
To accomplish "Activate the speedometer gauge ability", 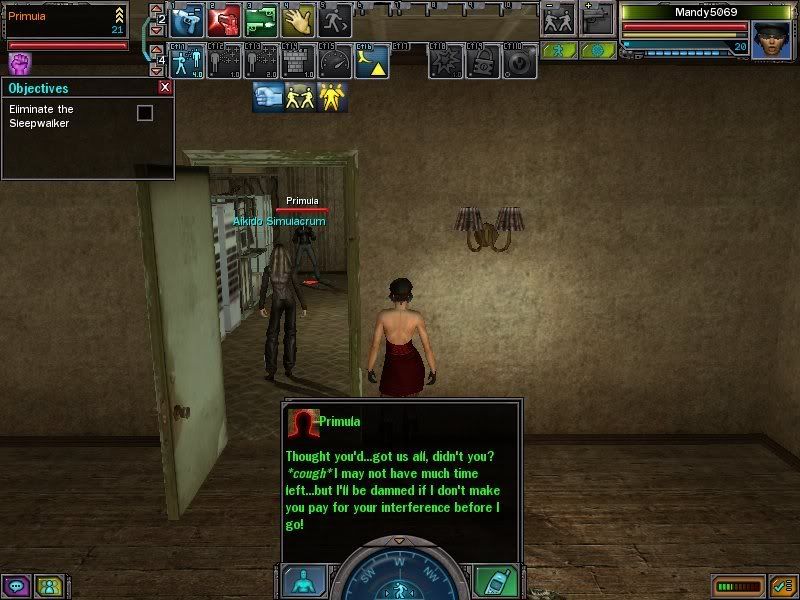I will 334,61.
